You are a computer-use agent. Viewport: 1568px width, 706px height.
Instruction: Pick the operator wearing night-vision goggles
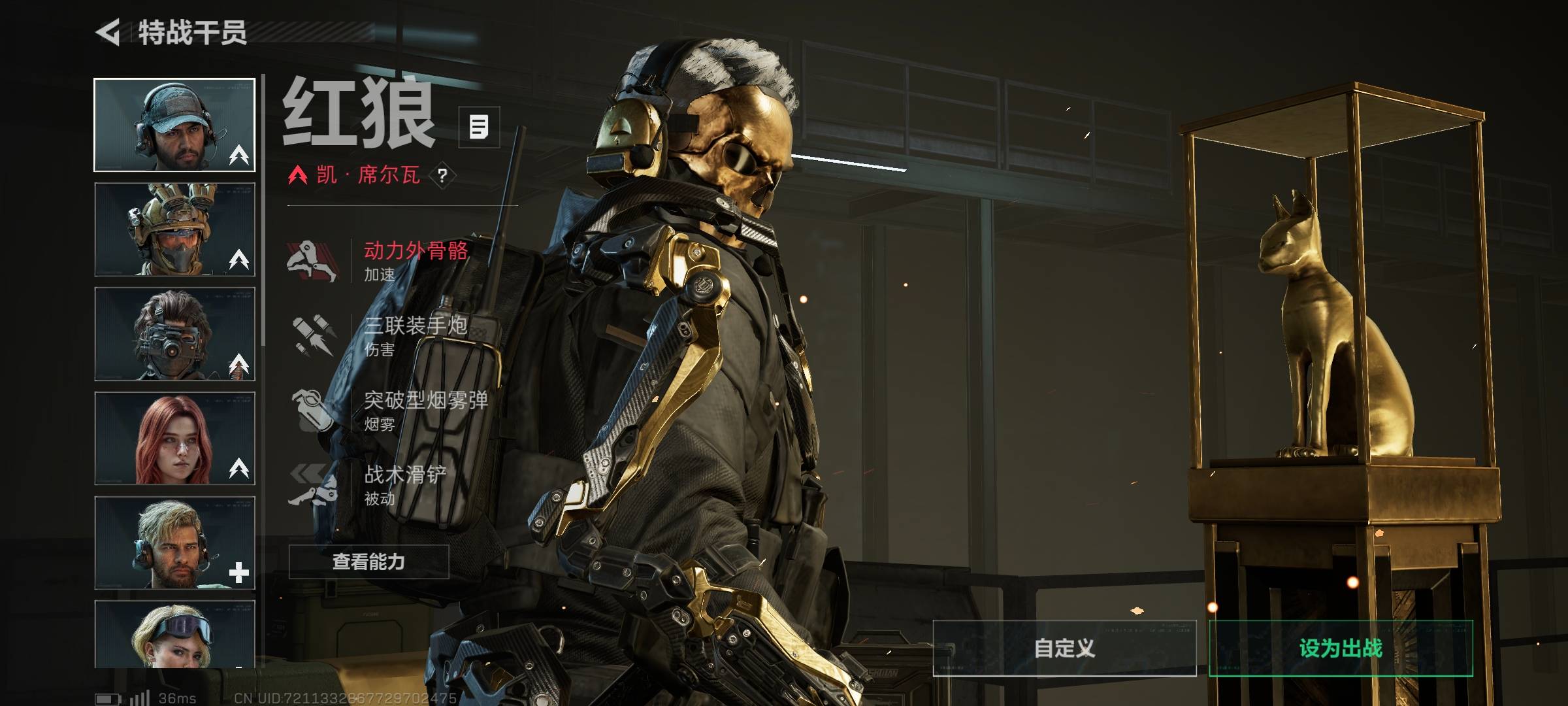click(x=174, y=334)
